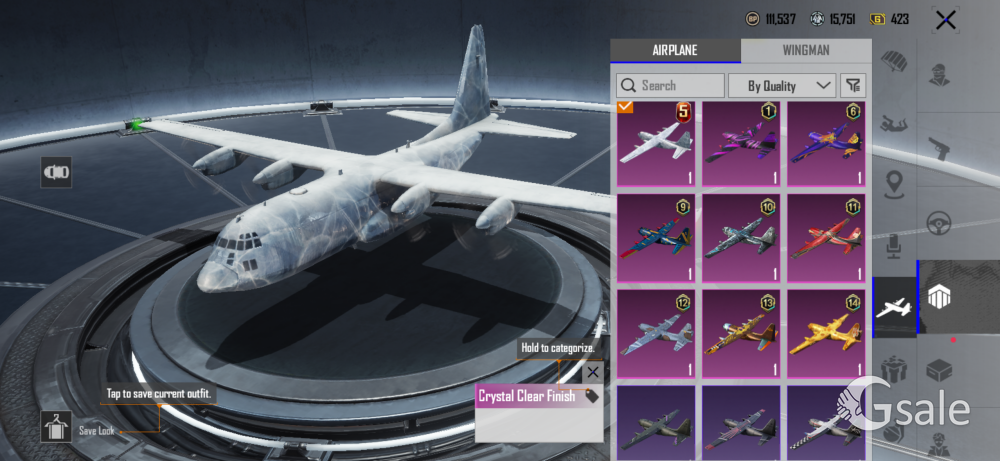Open the filter options funnel icon
1000x461 pixels.
(853, 86)
